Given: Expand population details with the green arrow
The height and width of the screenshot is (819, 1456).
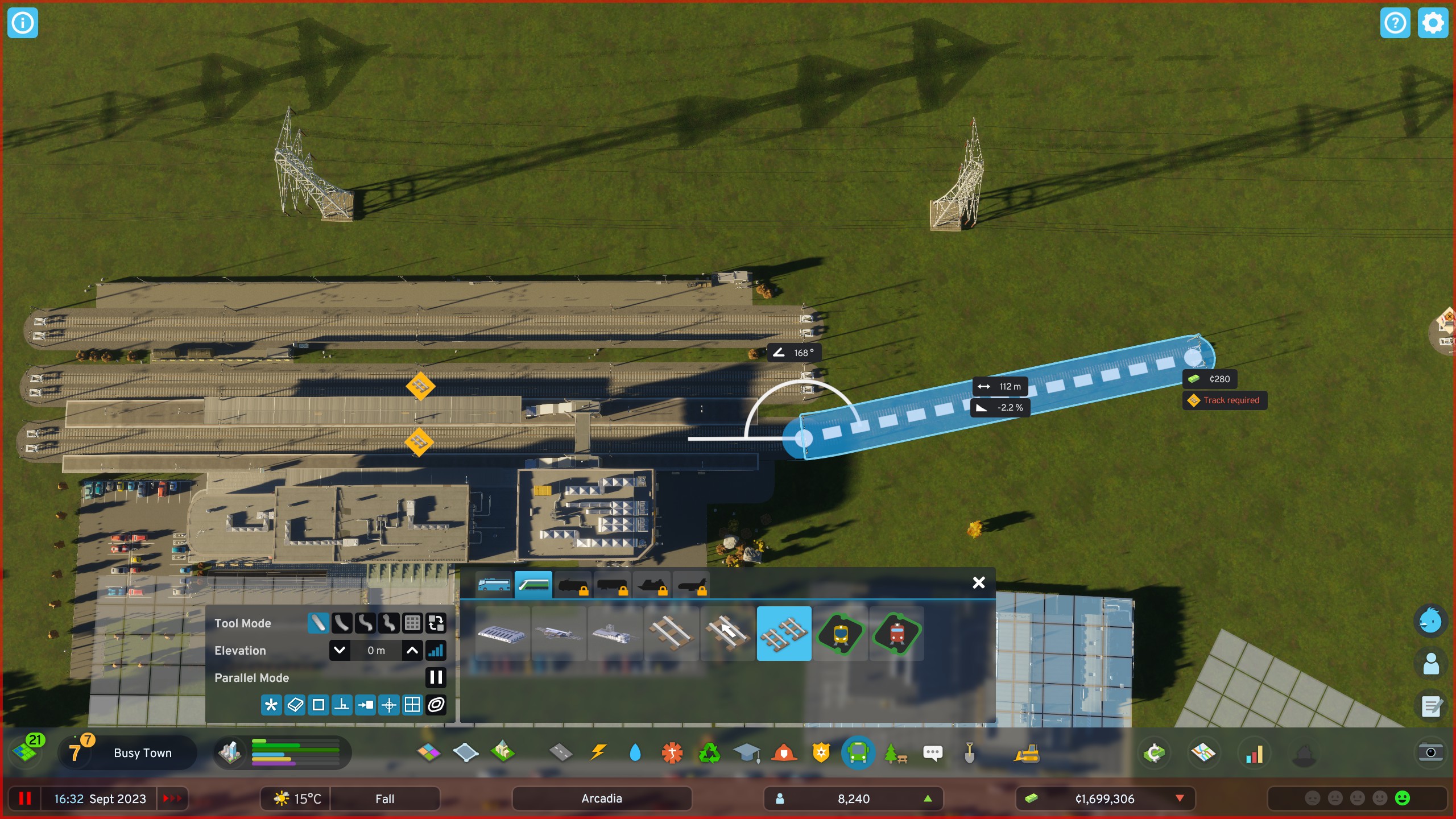Looking at the screenshot, I should click(x=929, y=798).
